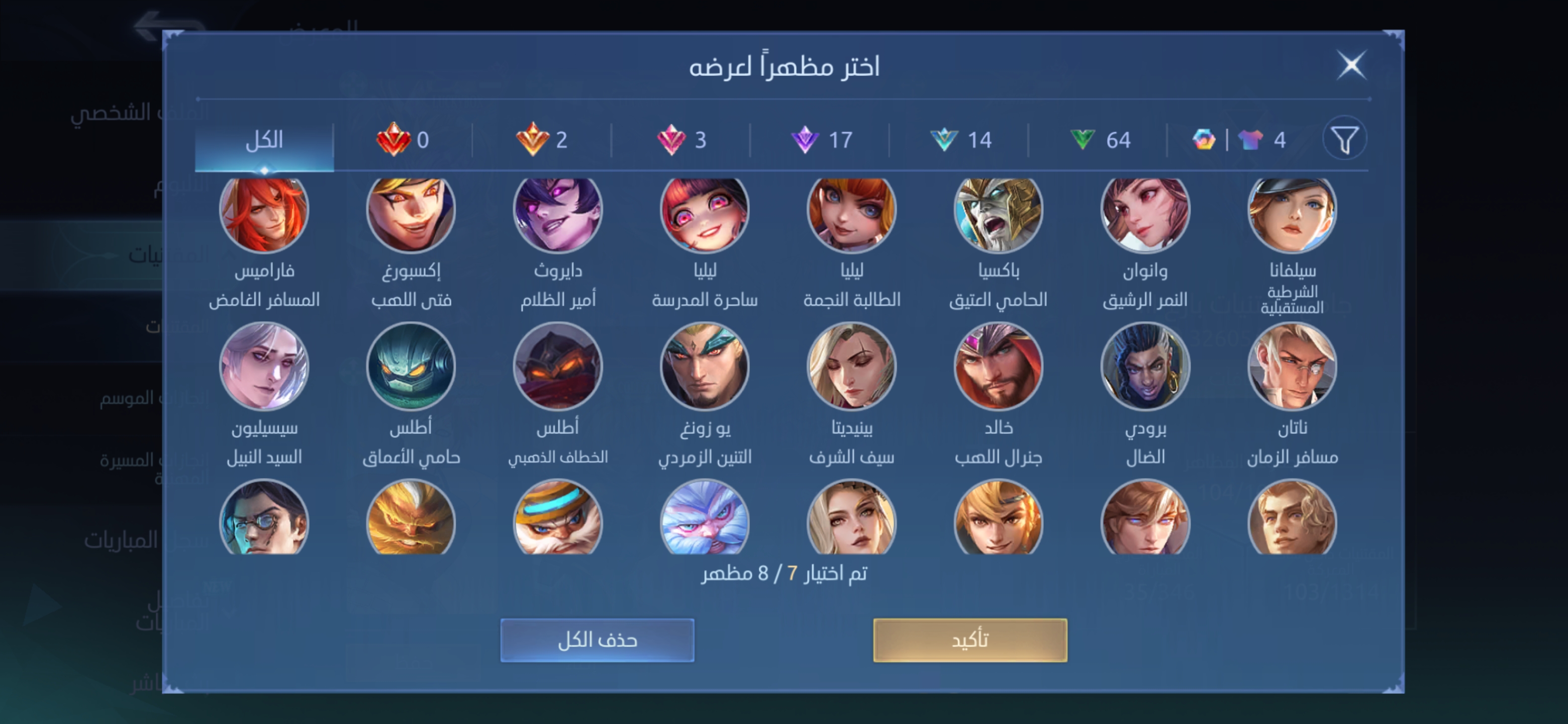Click the shirt skin filter showing 4
The height and width of the screenshot is (724, 1568).
tap(1259, 139)
